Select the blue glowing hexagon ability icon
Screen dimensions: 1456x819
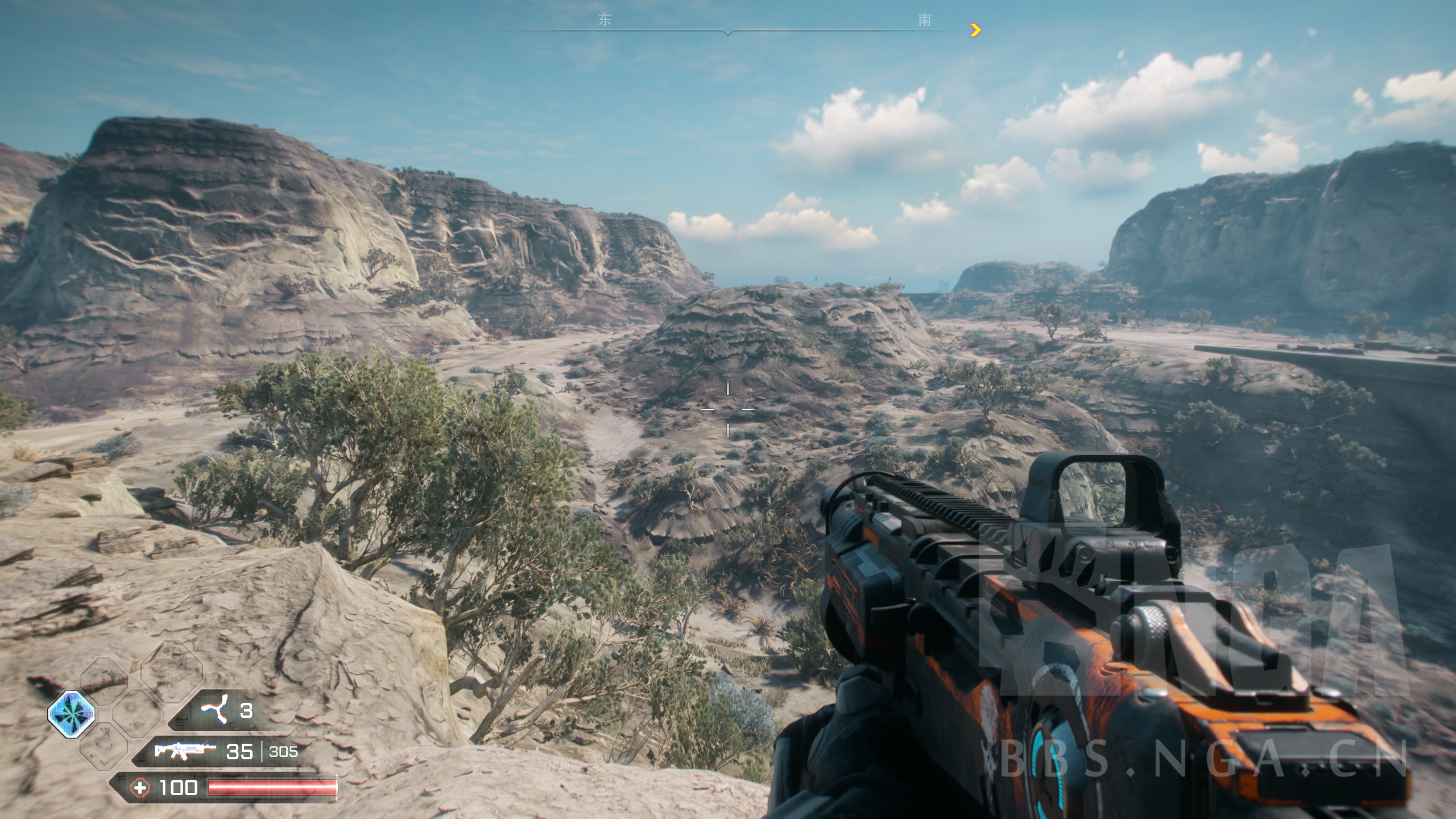(71, 714)
